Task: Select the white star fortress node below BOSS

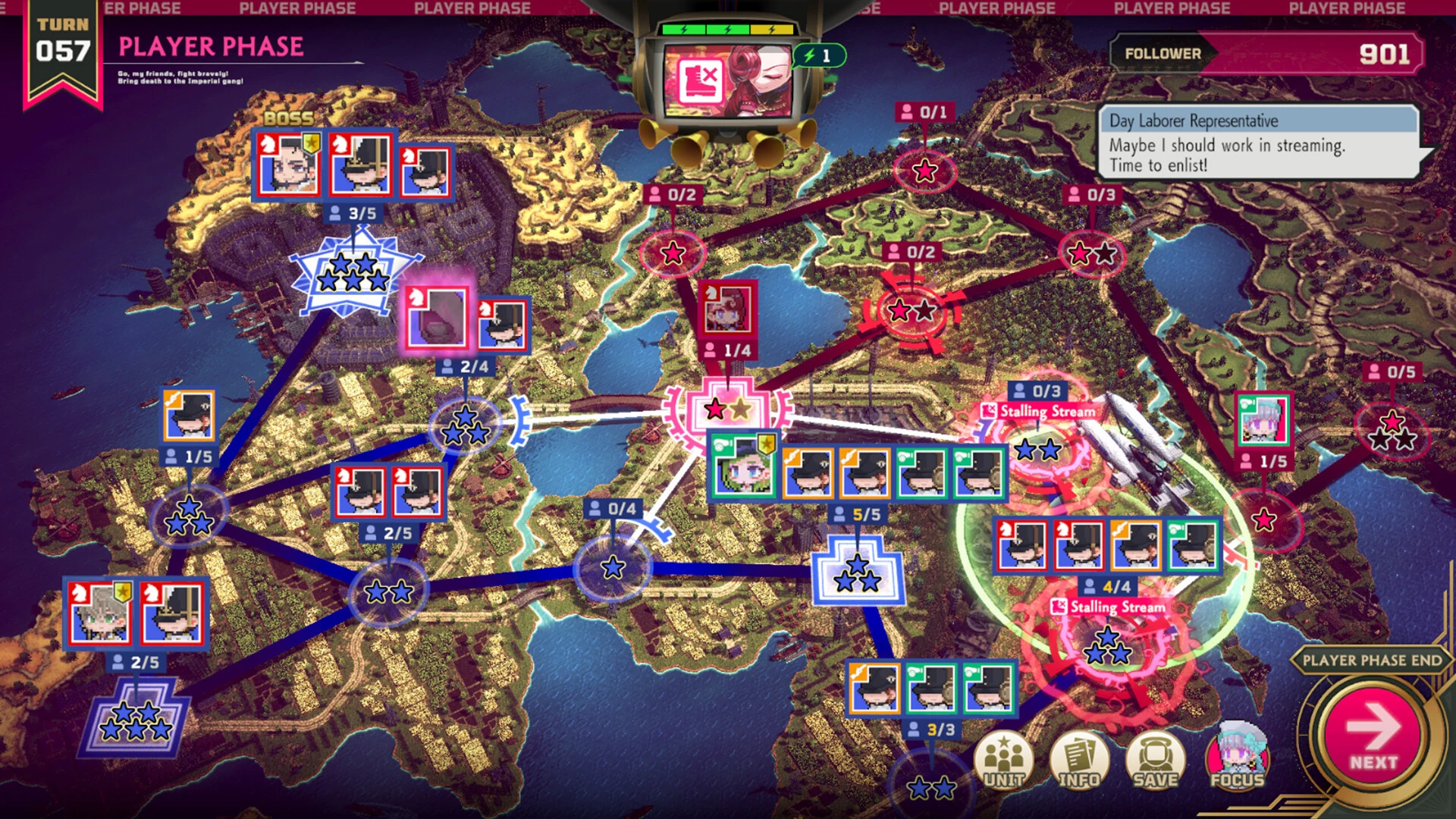Action: pos(353,273)
